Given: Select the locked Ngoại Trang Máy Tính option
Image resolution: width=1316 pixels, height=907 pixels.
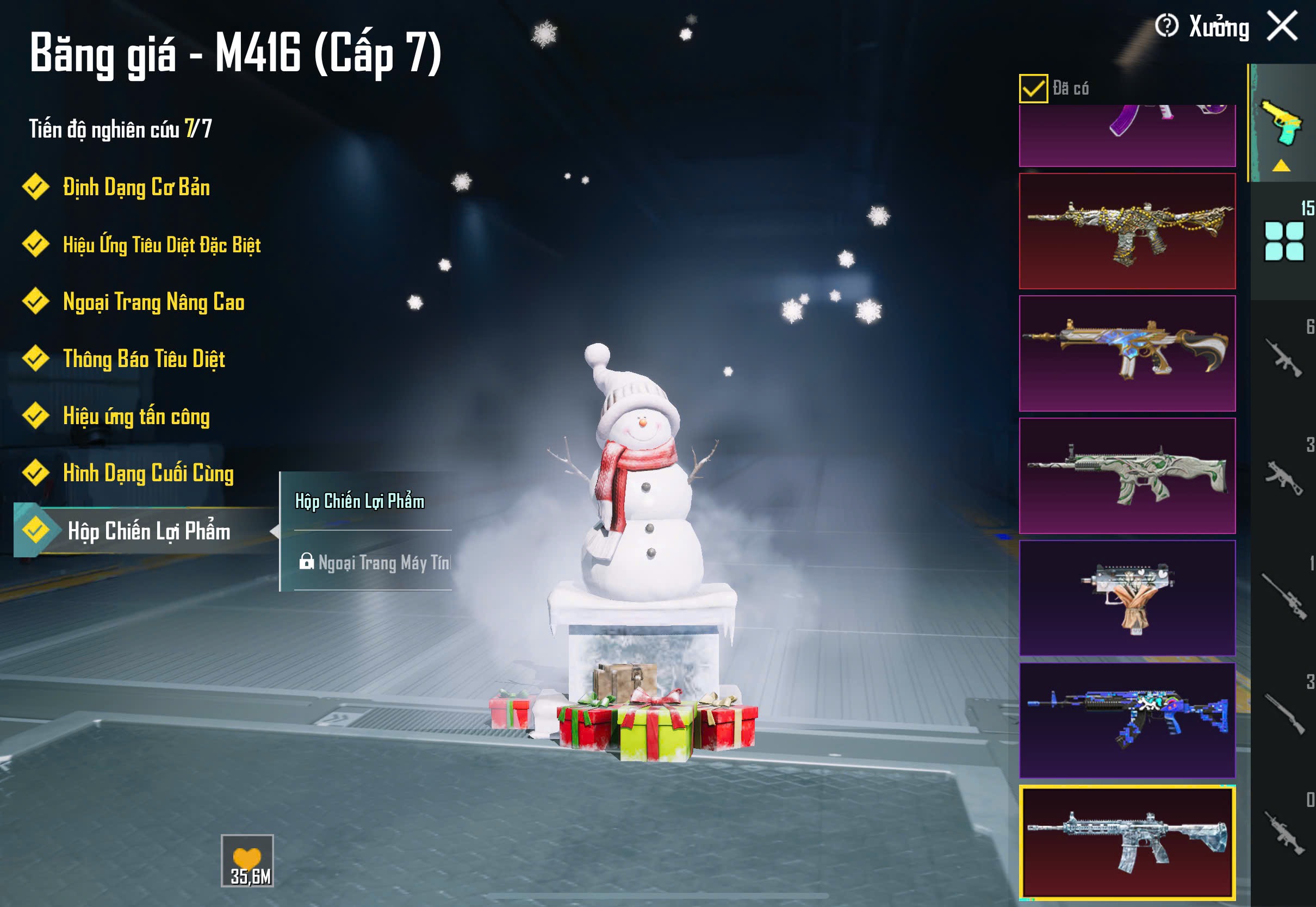Looking at the screenshot, I should [375, 563].
